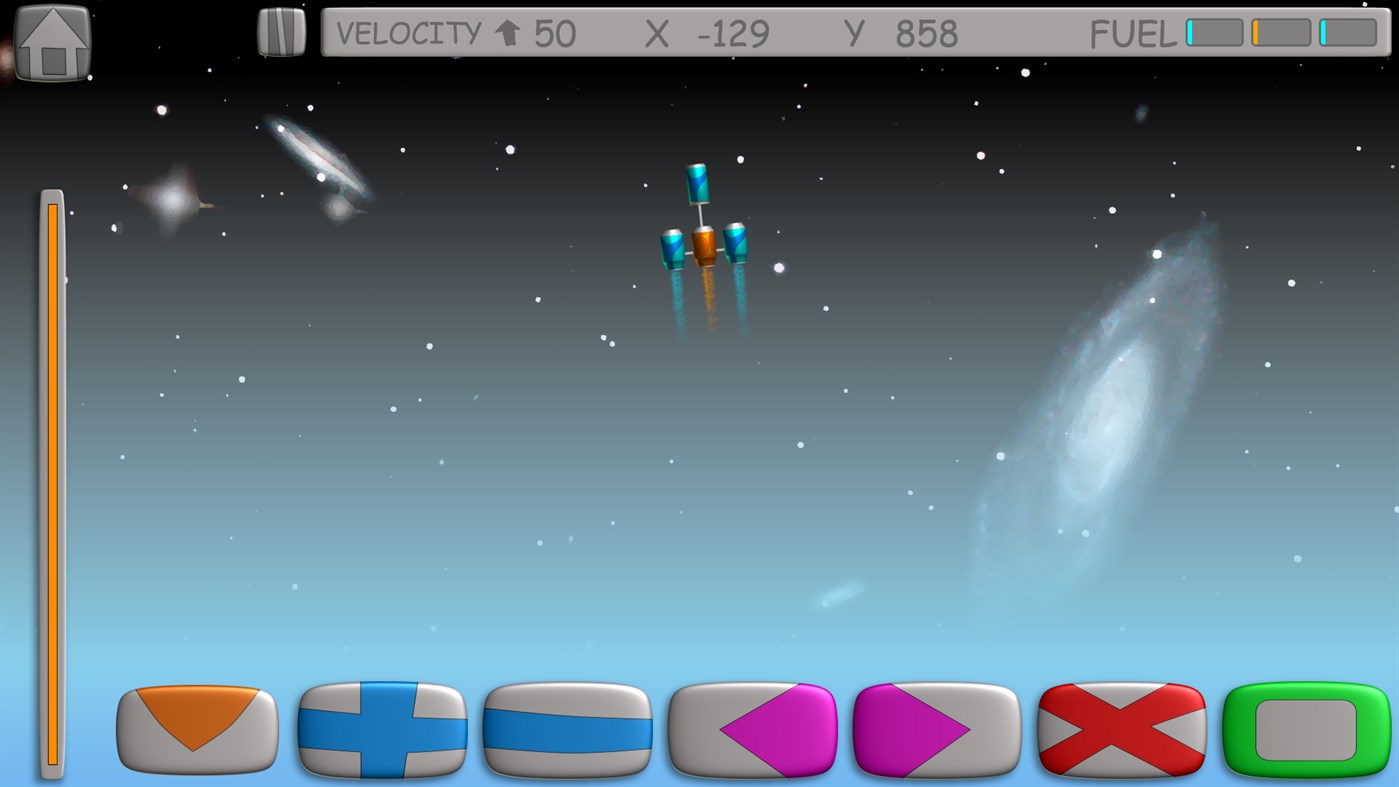The image size is (1399, 787).
Task: Decrease throttle with the blue minus button
Action: coord(567,731)
